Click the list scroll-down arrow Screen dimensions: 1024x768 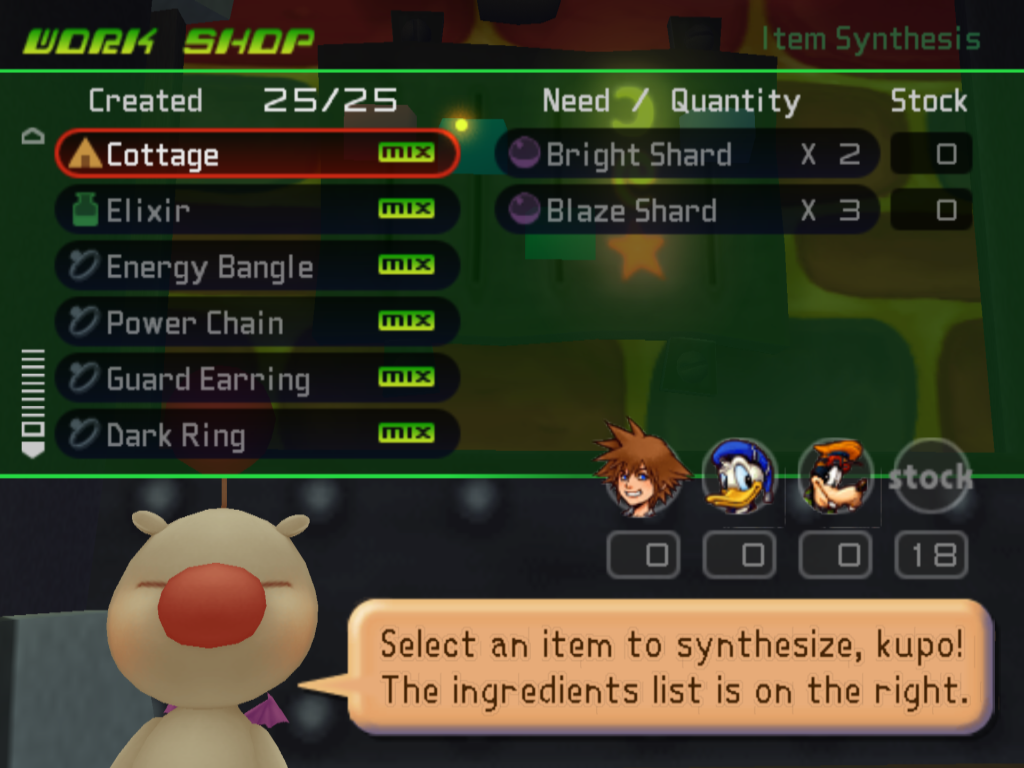click(33, 451)
